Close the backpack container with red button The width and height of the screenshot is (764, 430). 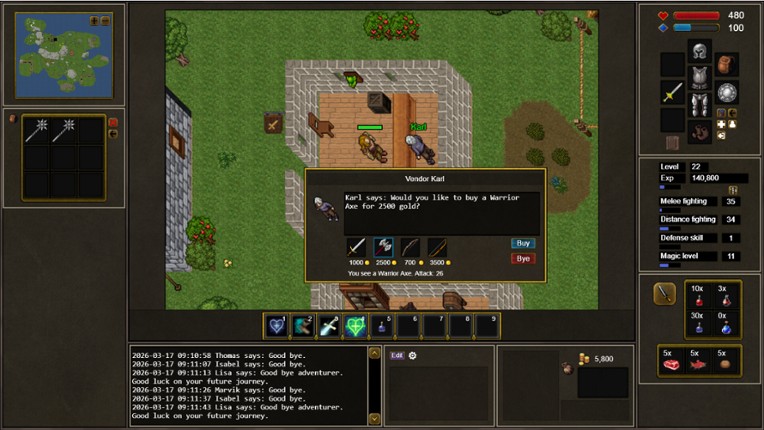(112, 123)
